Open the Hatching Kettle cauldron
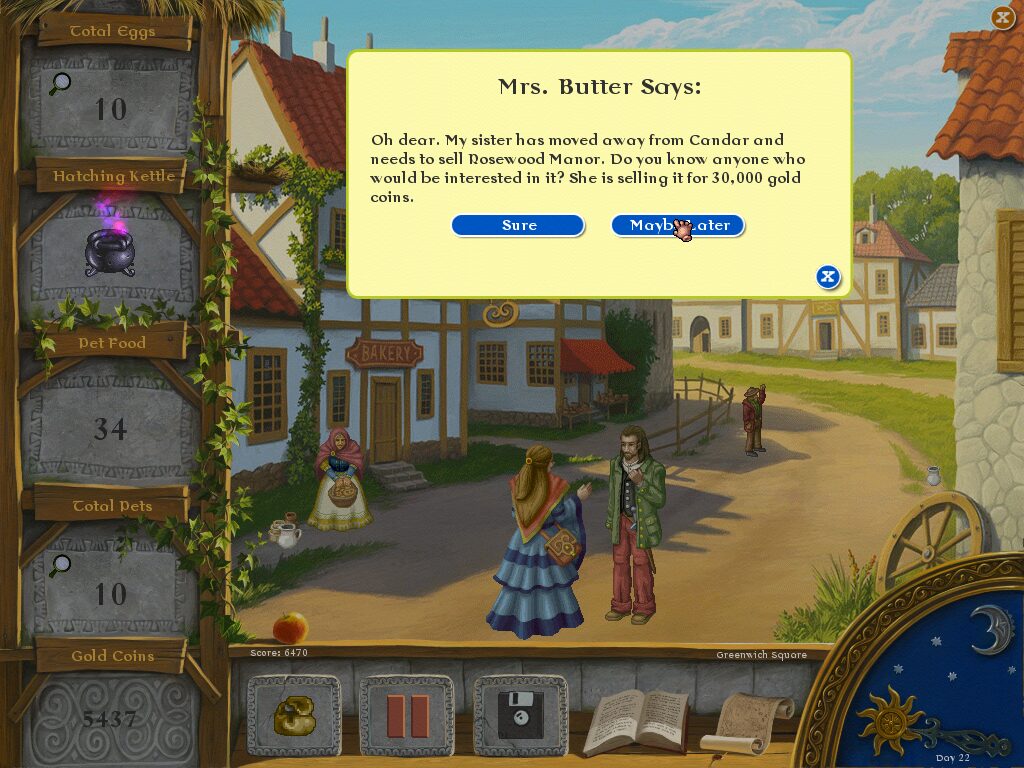Viewport: 1024px width, 768px height. click(x=109, y=252)
